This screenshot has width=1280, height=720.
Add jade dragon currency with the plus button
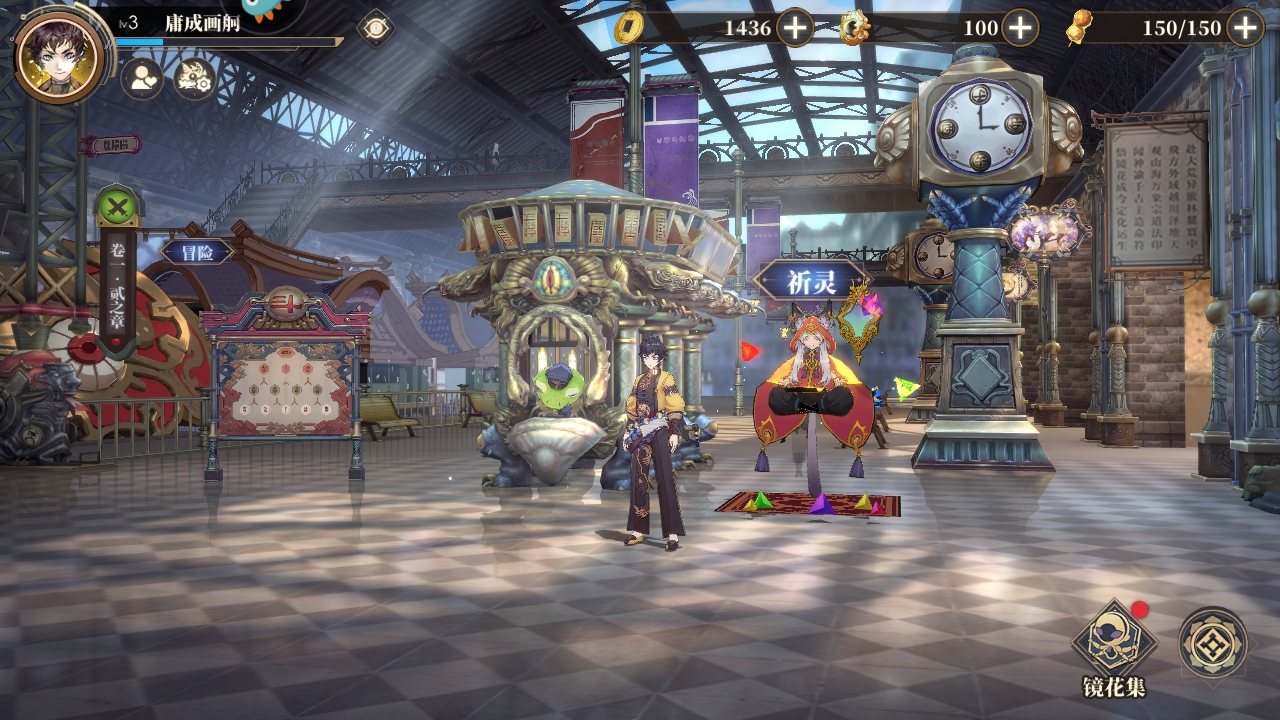click(1019, 28)
